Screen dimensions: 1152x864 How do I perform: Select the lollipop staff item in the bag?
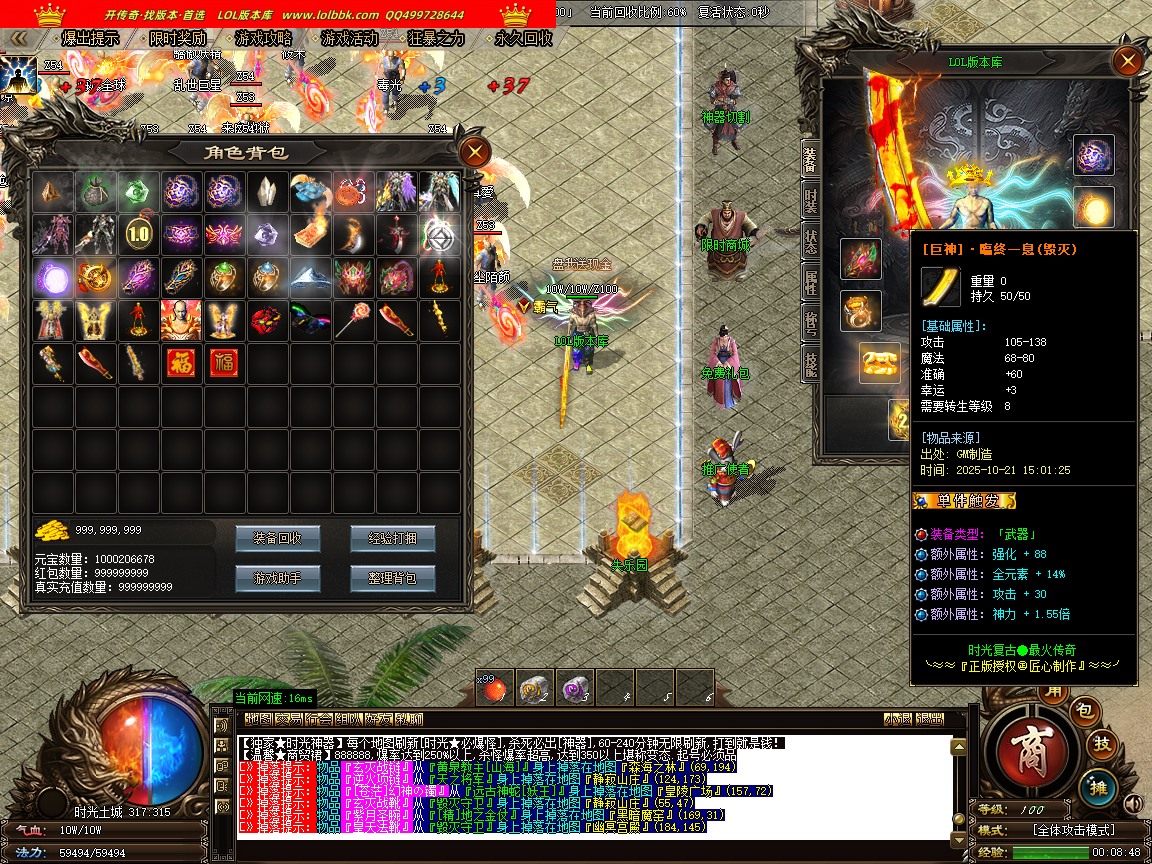click(x=352, y=320)
